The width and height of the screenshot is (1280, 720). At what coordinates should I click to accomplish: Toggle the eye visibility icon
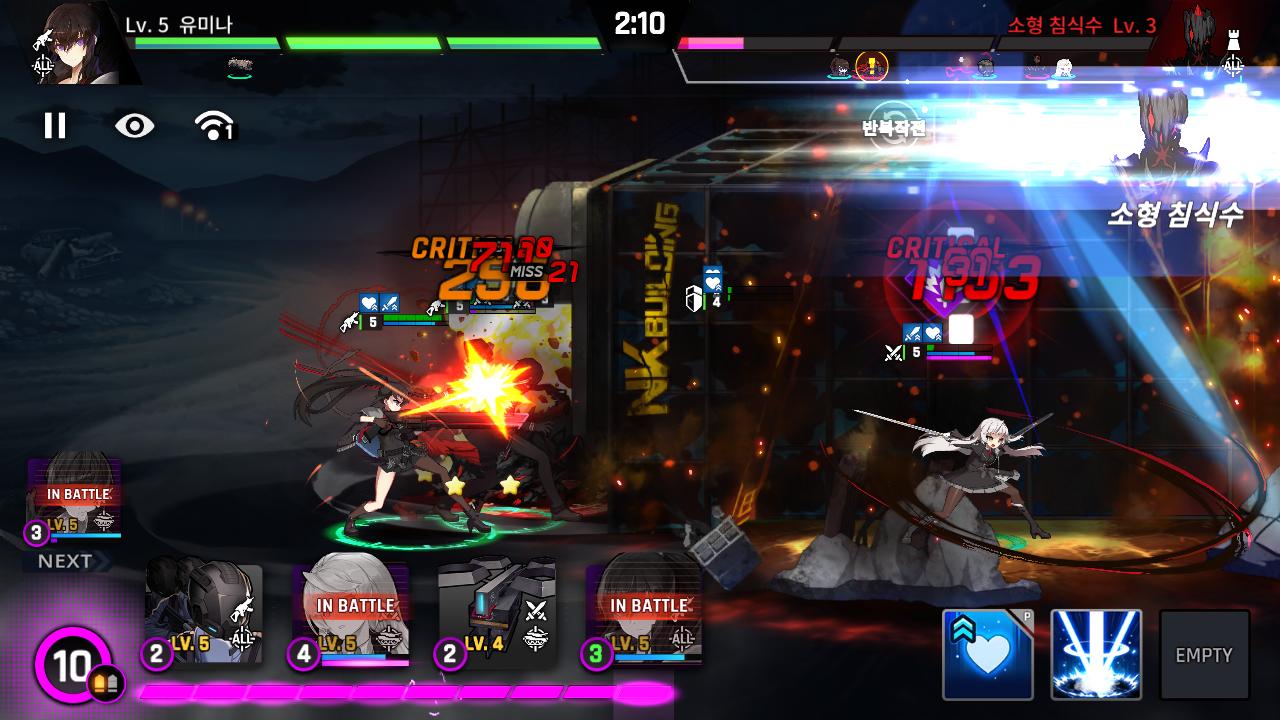tap(134, 125)
